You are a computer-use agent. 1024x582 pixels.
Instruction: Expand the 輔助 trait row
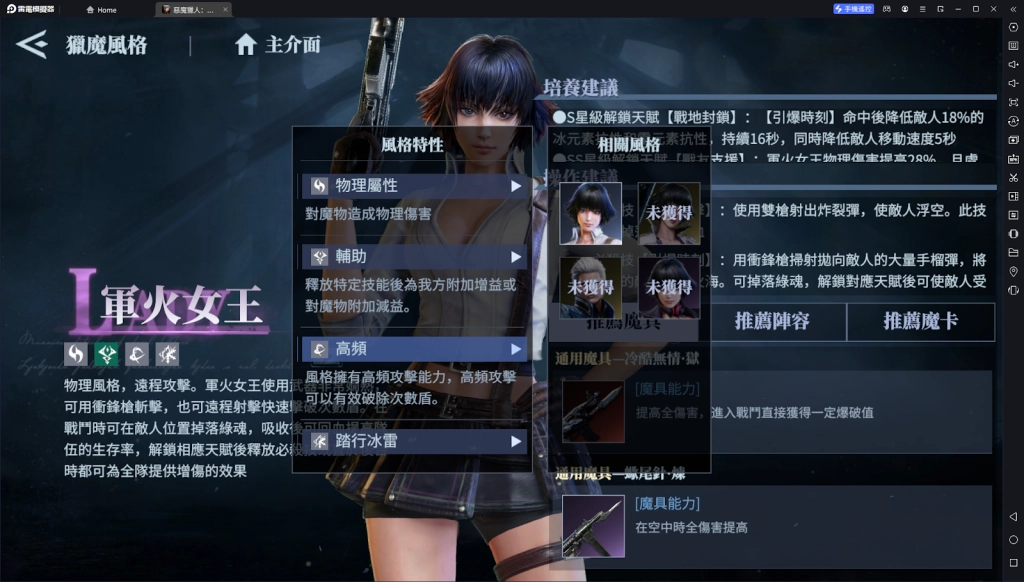pyautogui.click(x=414, y=257)
